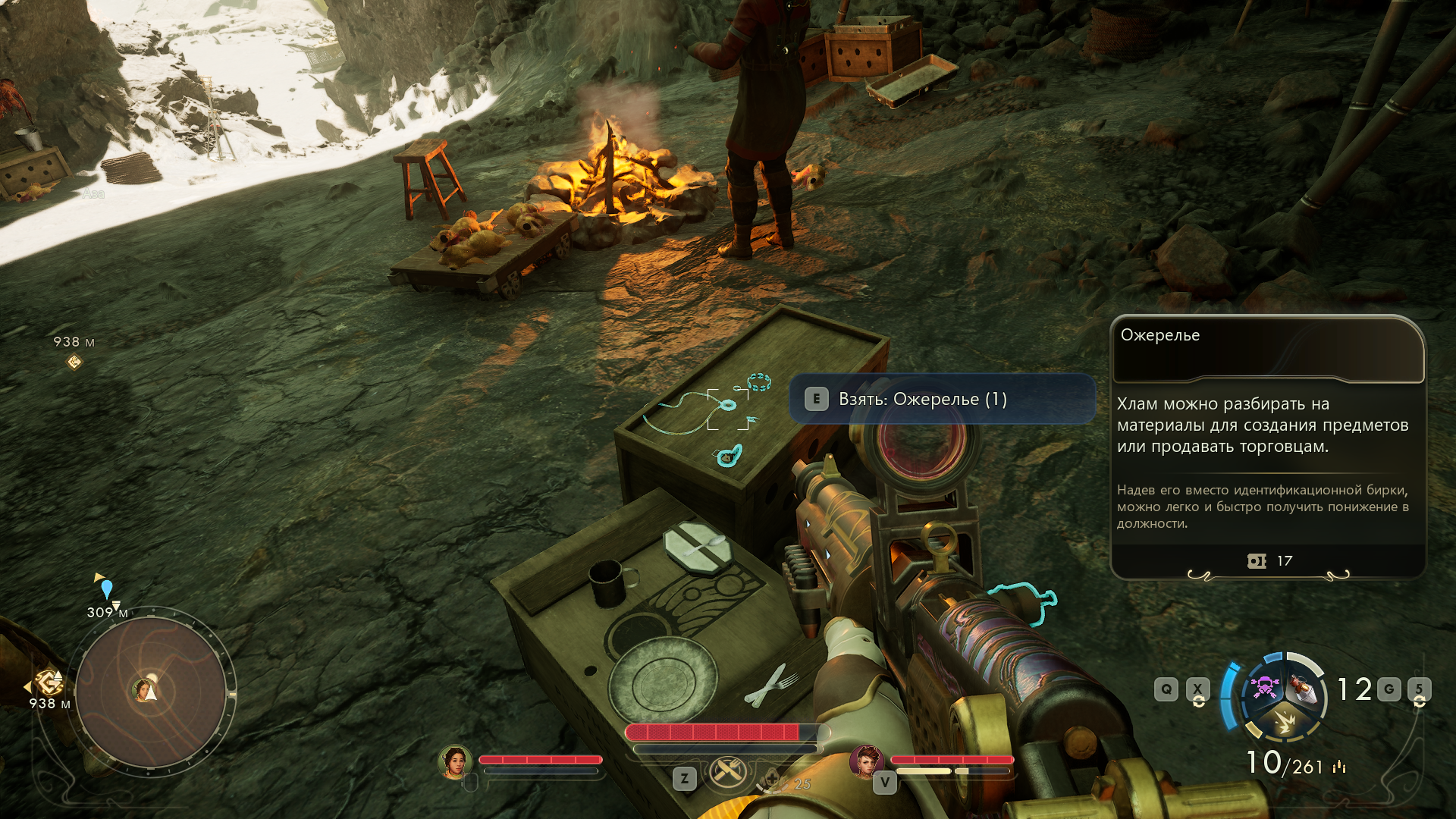Open the circular minimap
Screen dimensions: 1456x819
coord(150,692)
